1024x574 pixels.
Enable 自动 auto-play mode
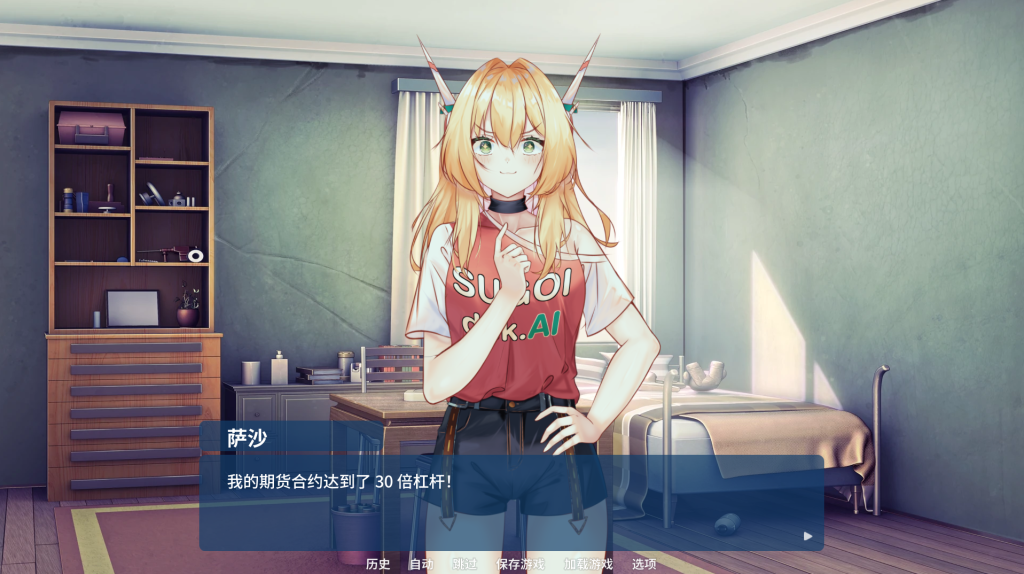coord(421,564)
